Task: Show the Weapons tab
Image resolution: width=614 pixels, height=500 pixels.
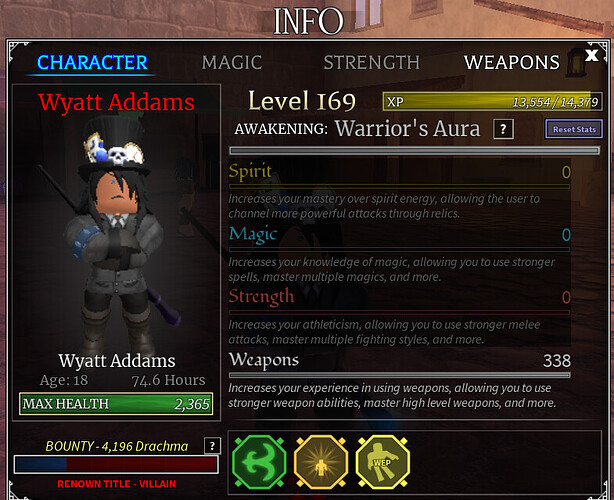Action: tap(511, 62)
